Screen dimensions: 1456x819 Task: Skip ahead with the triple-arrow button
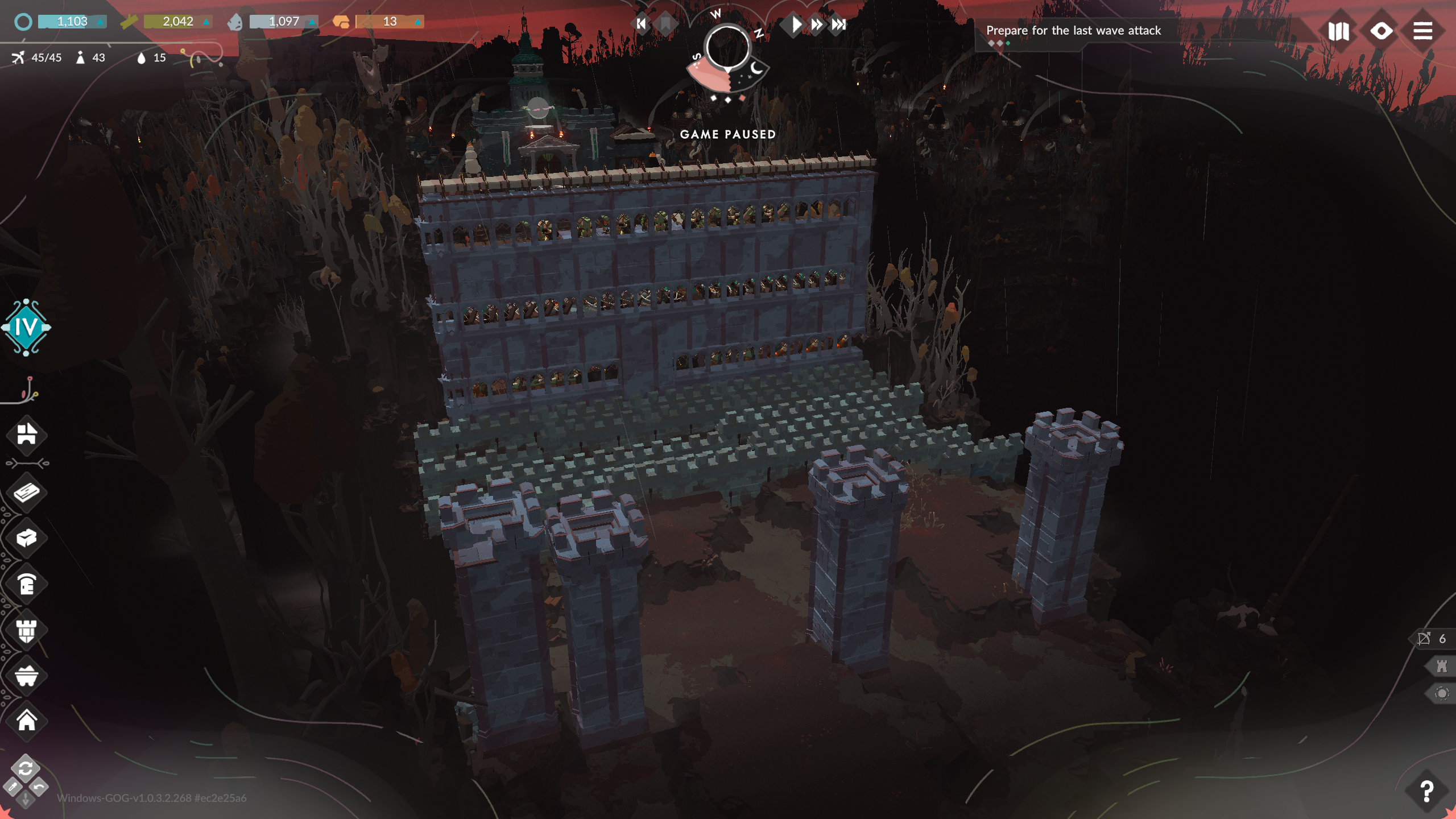click(x=839, y=24)
